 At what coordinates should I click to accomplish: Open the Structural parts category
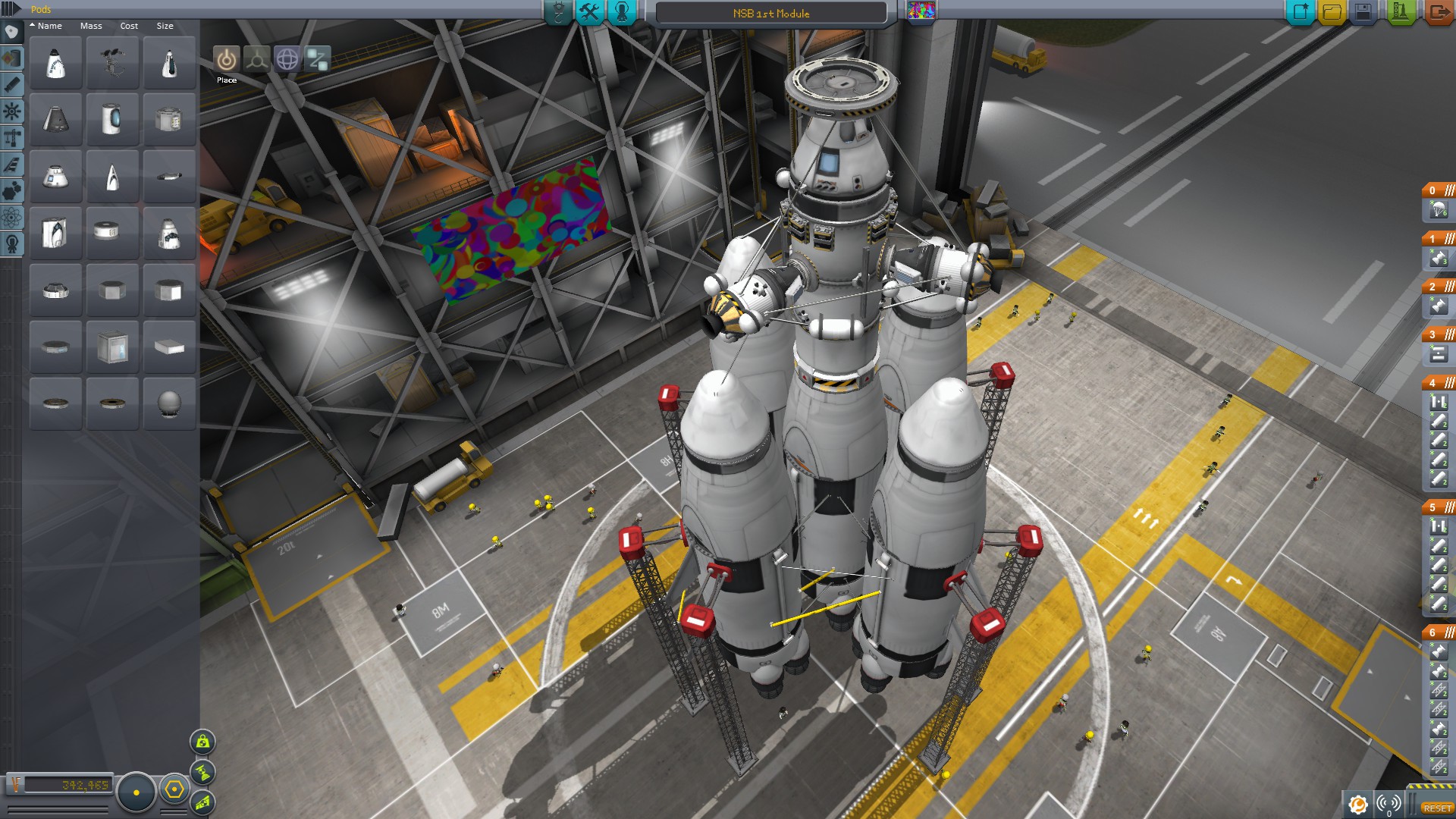11,138
